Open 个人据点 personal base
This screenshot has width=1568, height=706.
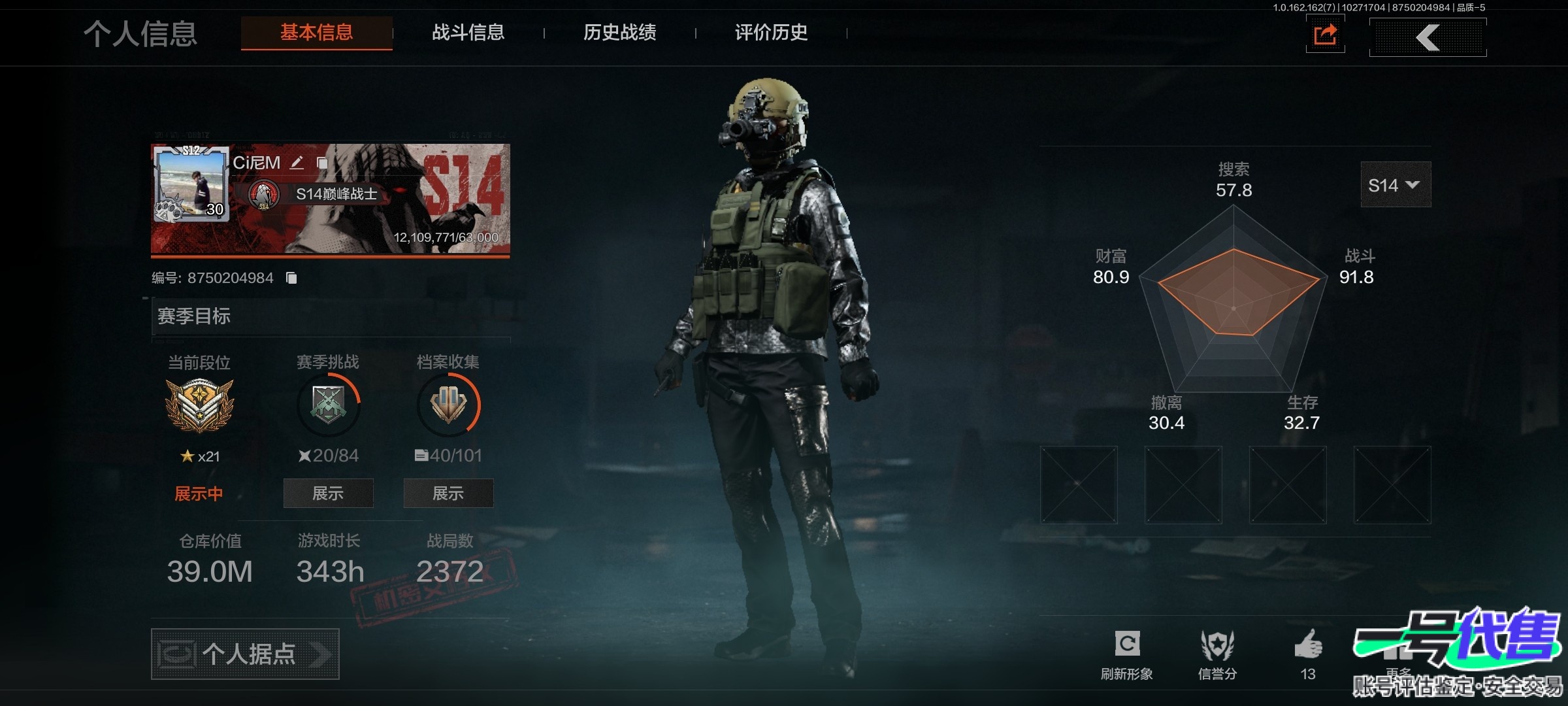[x=245, y=654]
